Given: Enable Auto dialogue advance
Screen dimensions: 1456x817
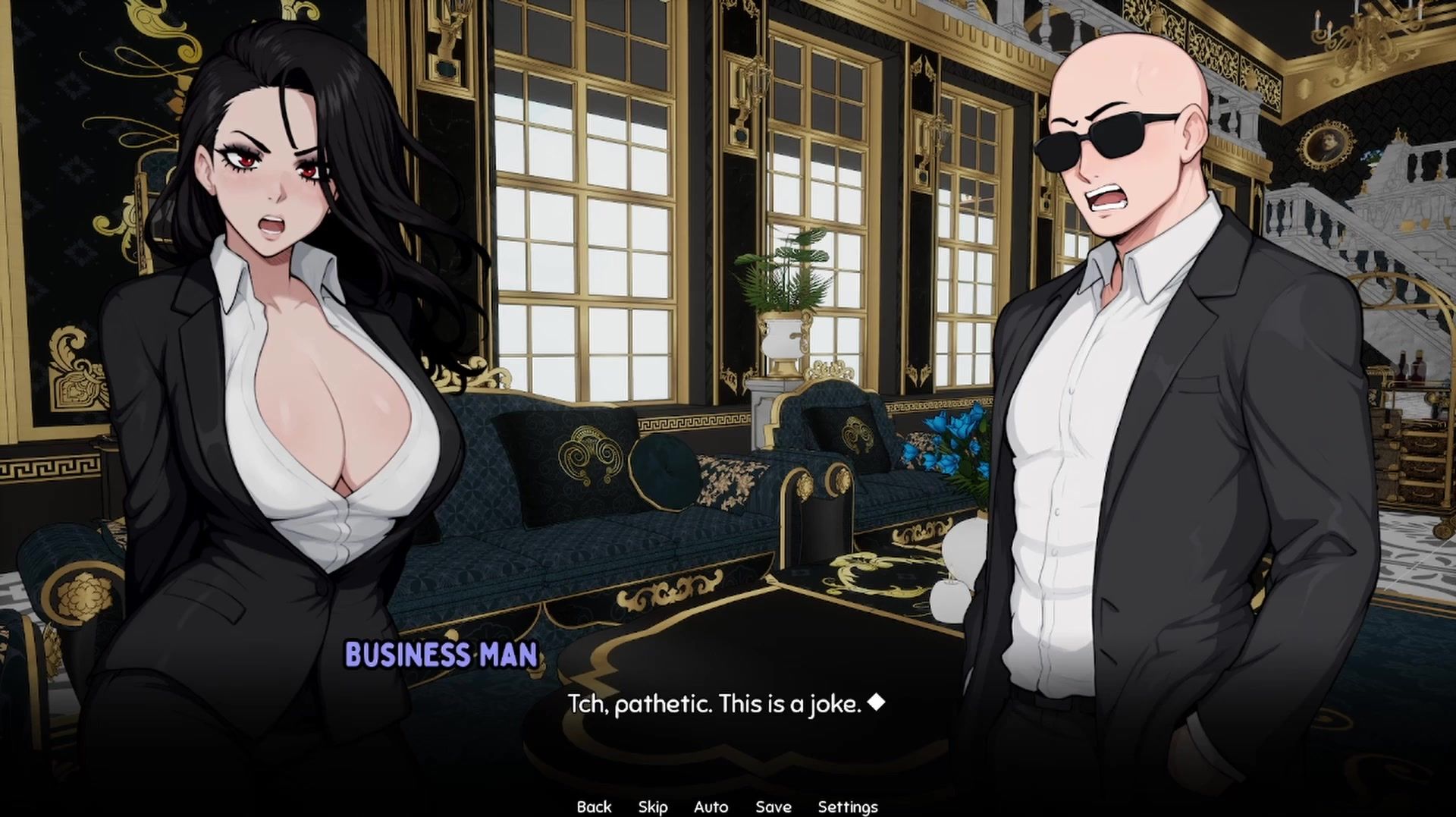Looking at the screenshot, I should (711, 806).
